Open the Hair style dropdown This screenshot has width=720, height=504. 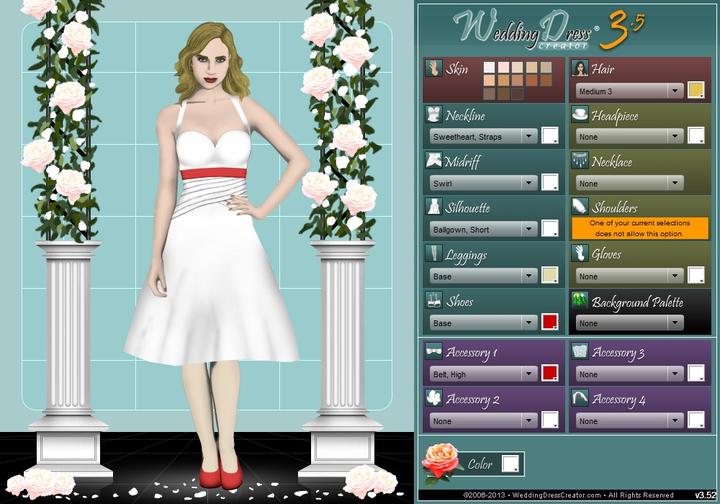(x=627, y=91)
